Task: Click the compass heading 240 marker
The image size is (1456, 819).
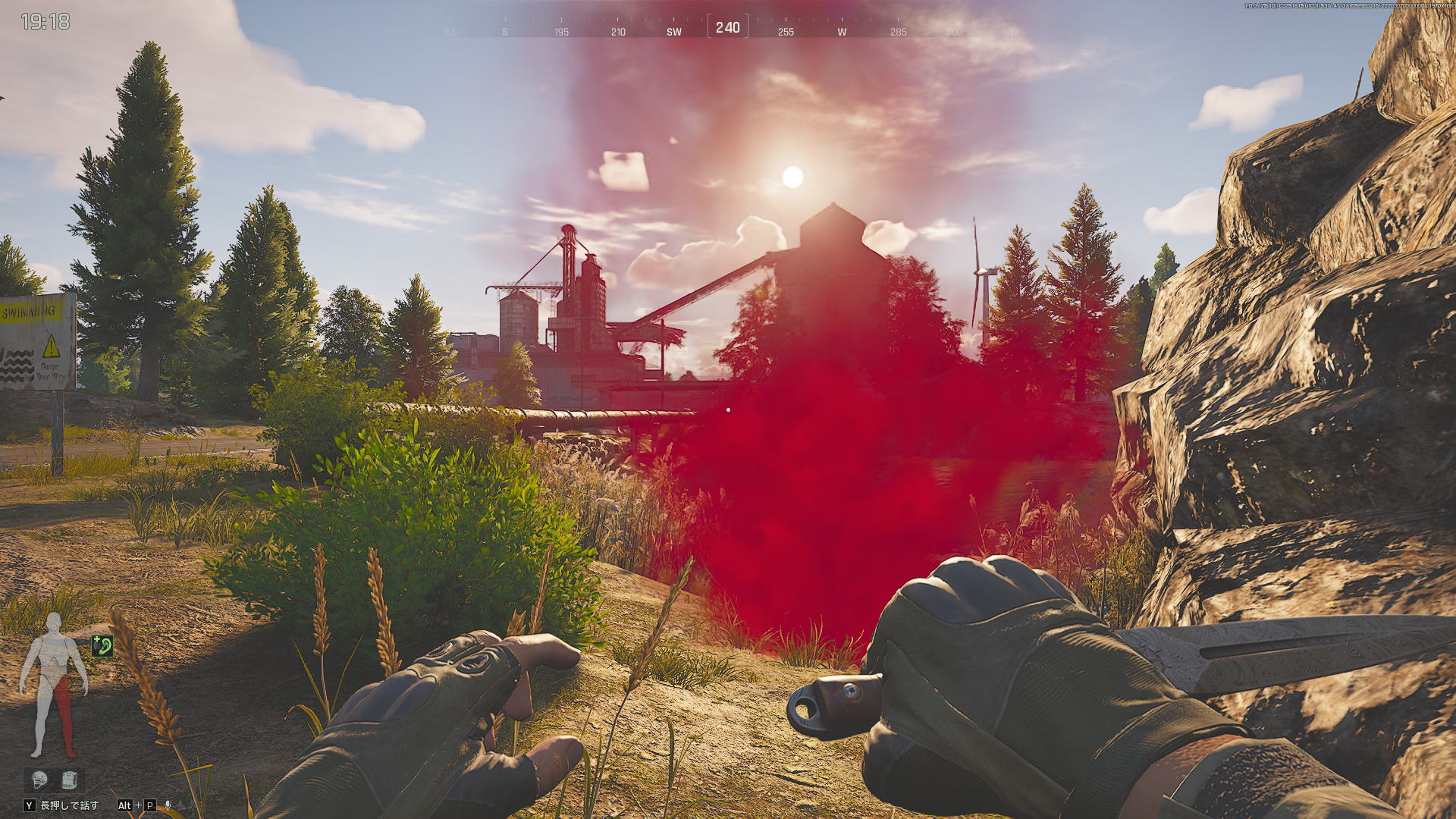Action: pos(727,27)
